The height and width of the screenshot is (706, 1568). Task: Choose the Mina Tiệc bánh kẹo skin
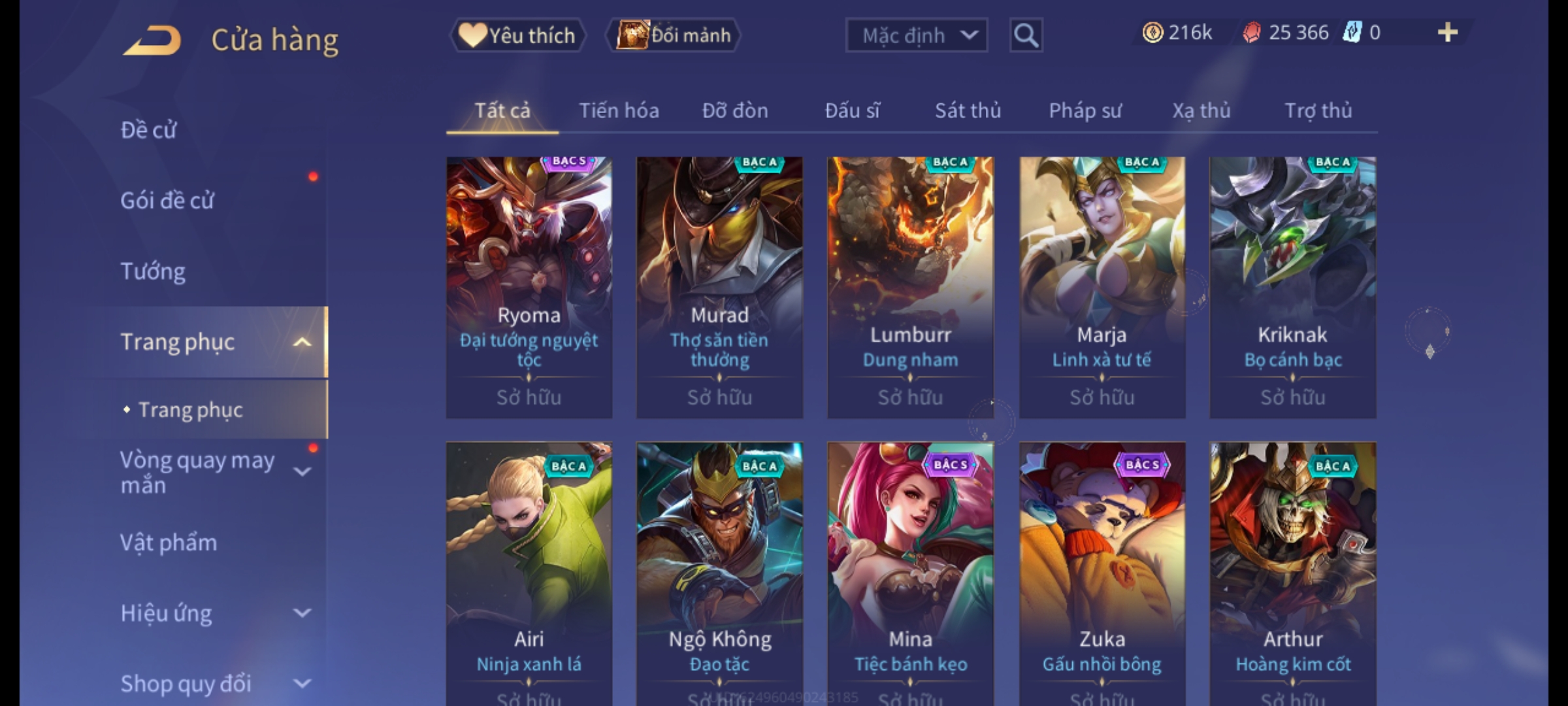910,569
